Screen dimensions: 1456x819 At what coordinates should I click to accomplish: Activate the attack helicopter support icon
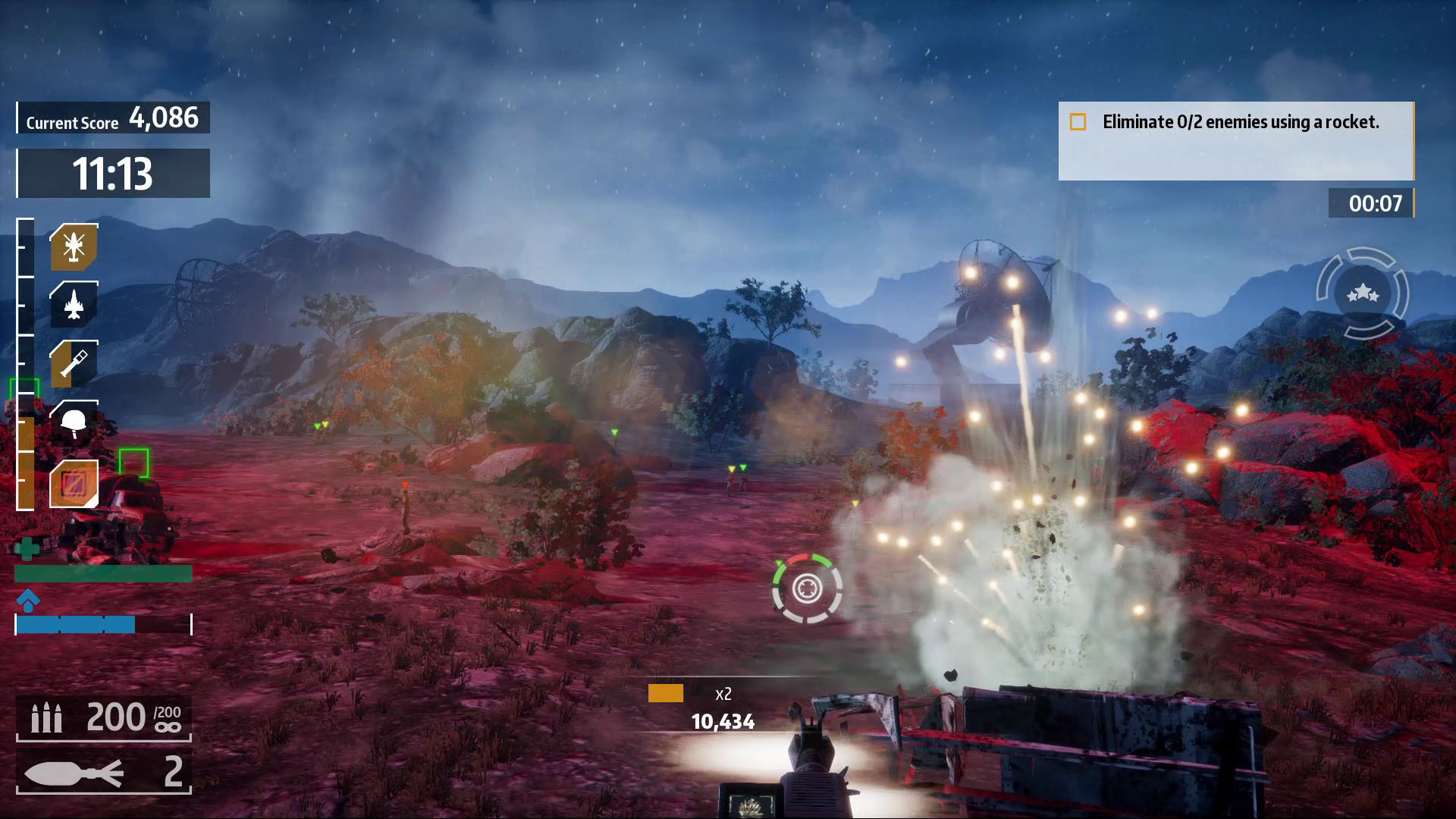point(74,246)
